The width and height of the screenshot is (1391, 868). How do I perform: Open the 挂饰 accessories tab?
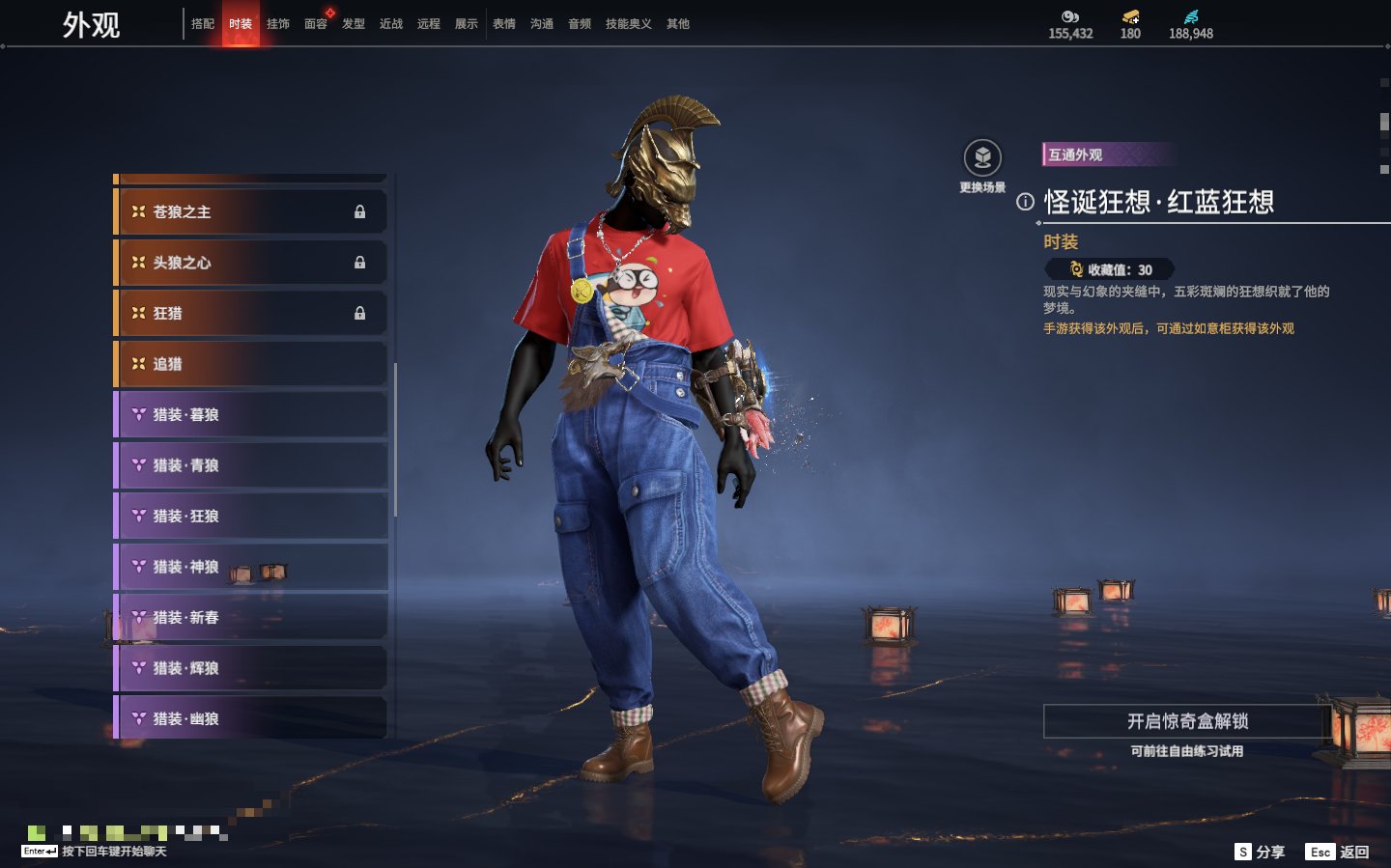tap(278, 24)
